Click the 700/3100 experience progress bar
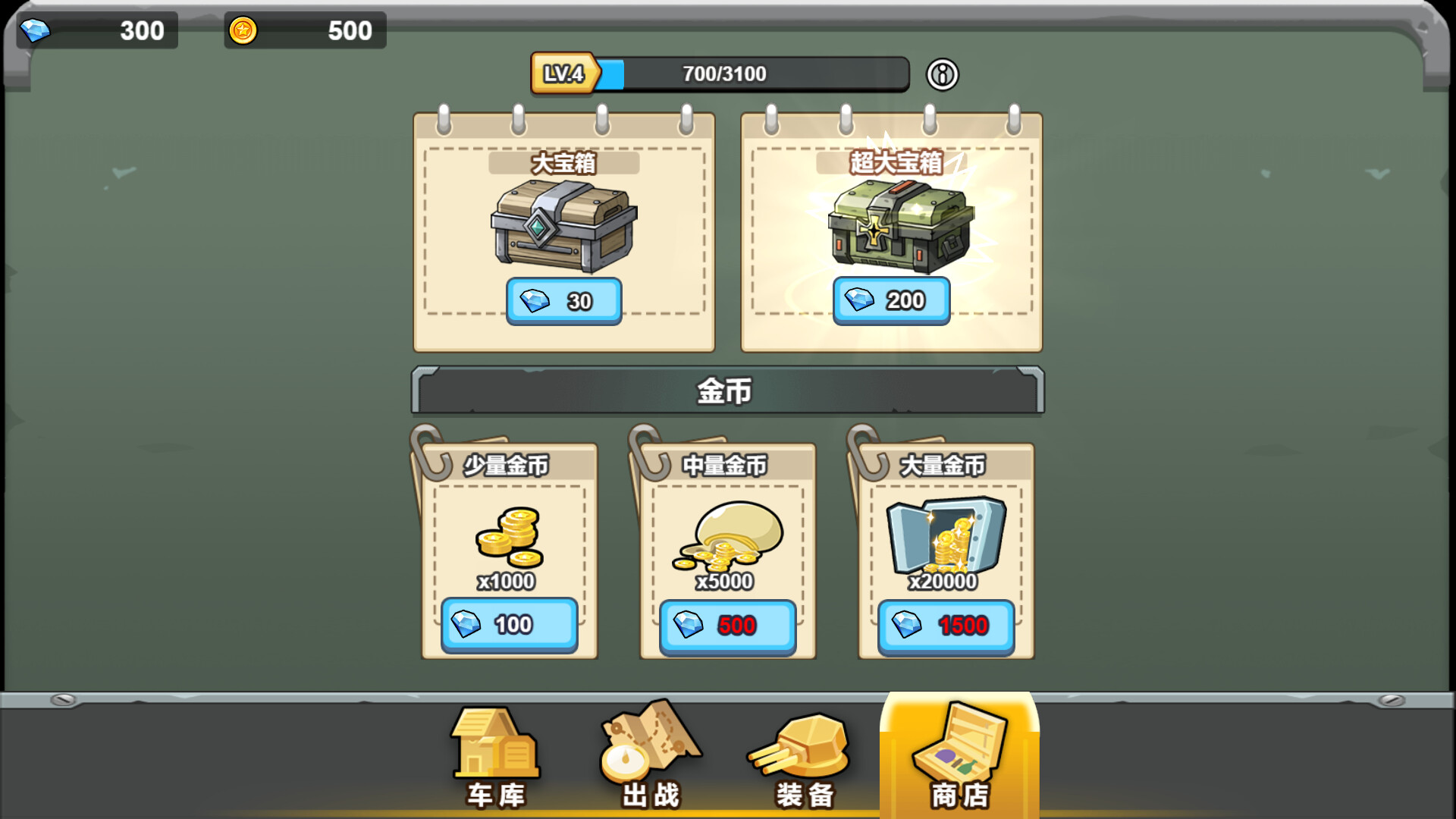 [751, 74]
